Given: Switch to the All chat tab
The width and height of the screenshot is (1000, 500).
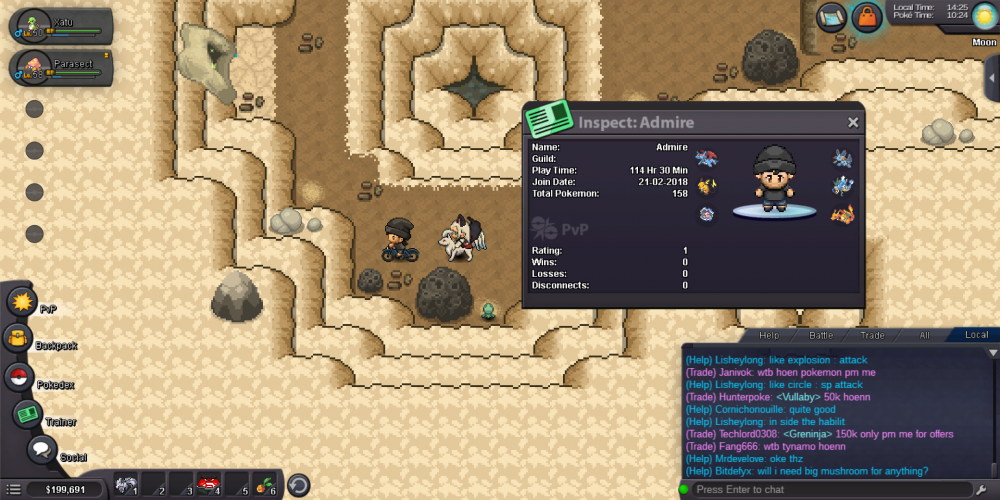Looking at the screenshot, I should (924, 335).
